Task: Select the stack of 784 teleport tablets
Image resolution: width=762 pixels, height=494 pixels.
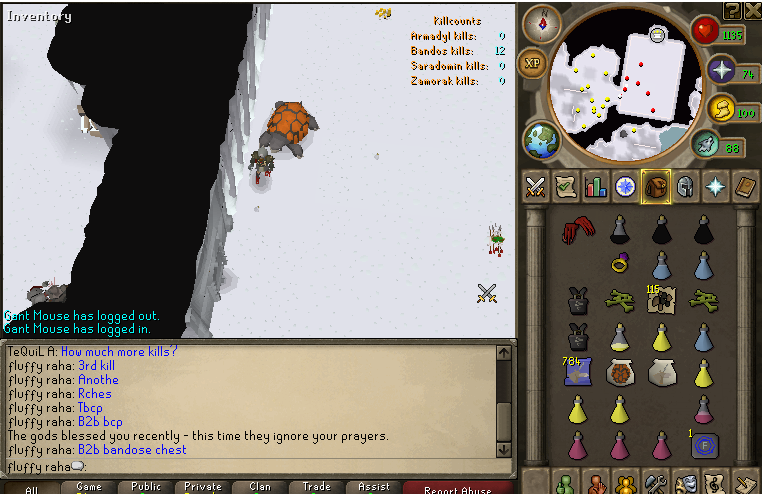Action: pos(575,372)
